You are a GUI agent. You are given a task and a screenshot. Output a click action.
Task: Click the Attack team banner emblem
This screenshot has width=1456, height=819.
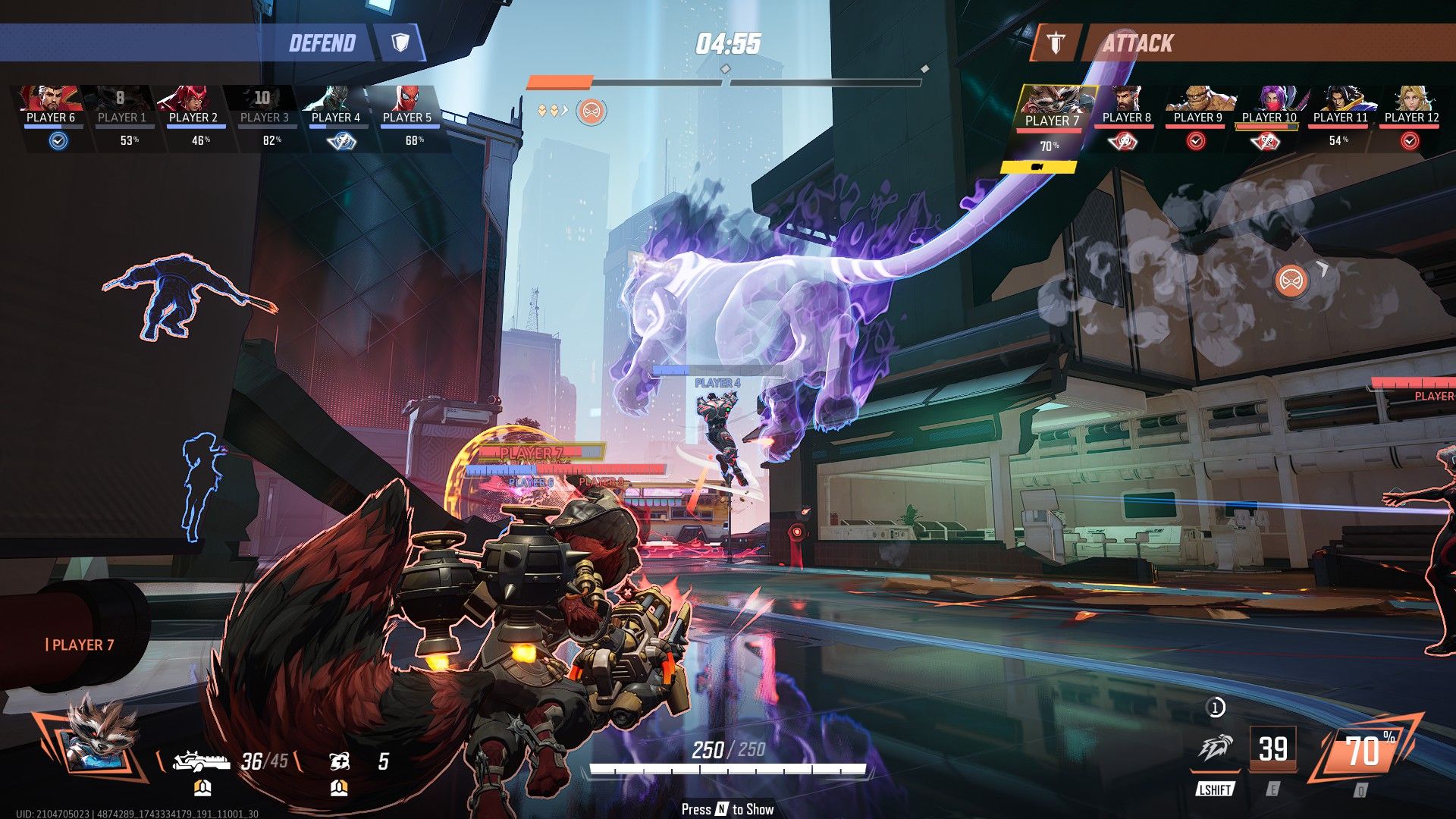pos(1056,43)
